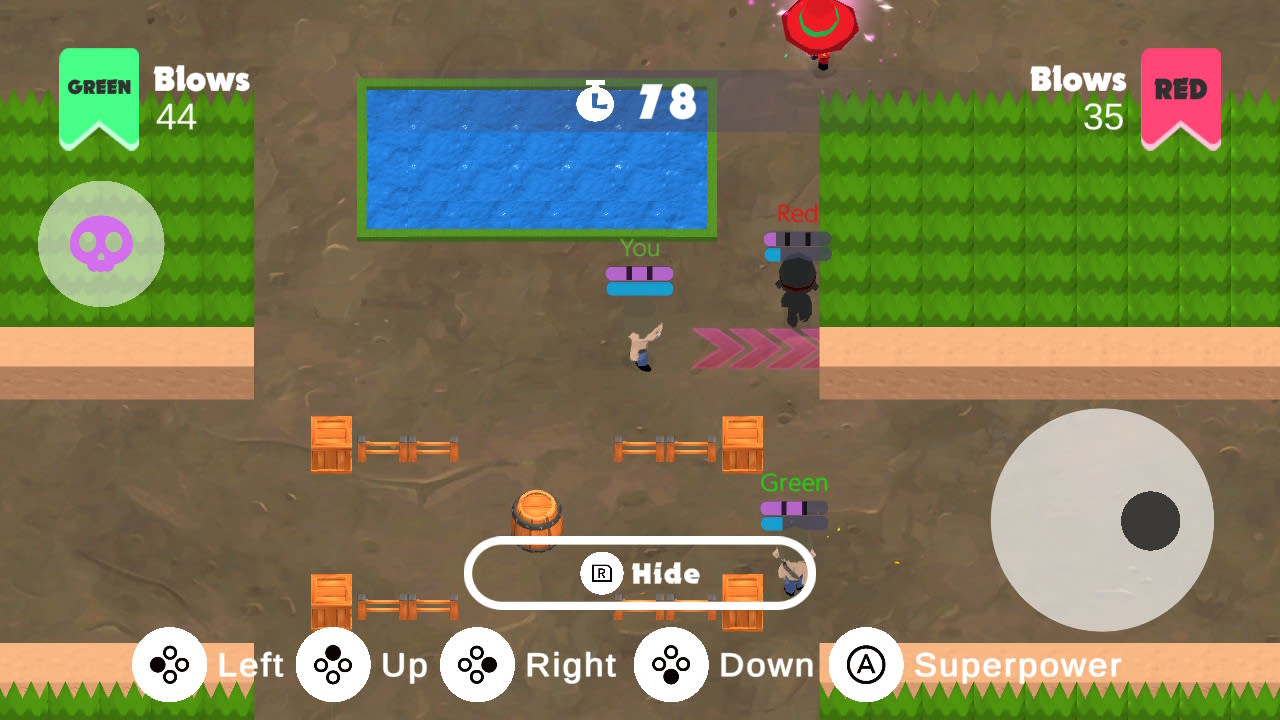Select the RED team ribbon banner
The width and height of the screenshot is (1280, 720).
pyautogui.click(x=1181, y=95)
